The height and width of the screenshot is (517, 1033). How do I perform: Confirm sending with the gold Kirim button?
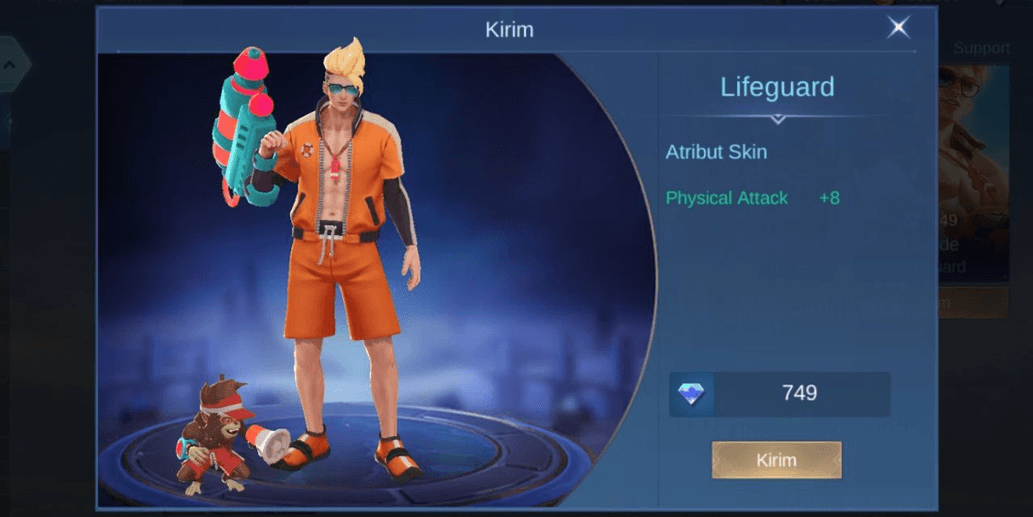[776, 460]
